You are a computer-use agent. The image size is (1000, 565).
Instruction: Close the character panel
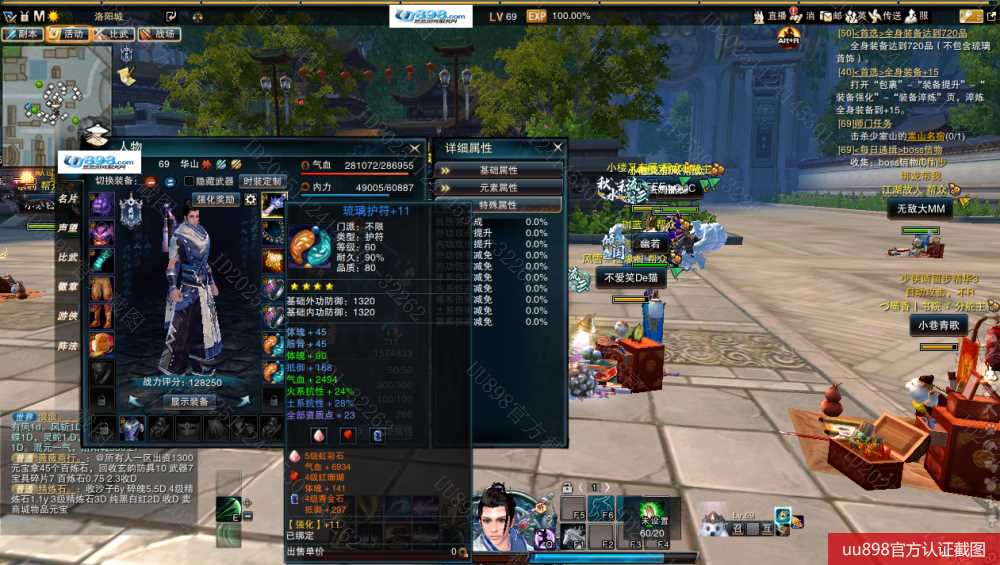pyautogui.click(x=416, y=147)
